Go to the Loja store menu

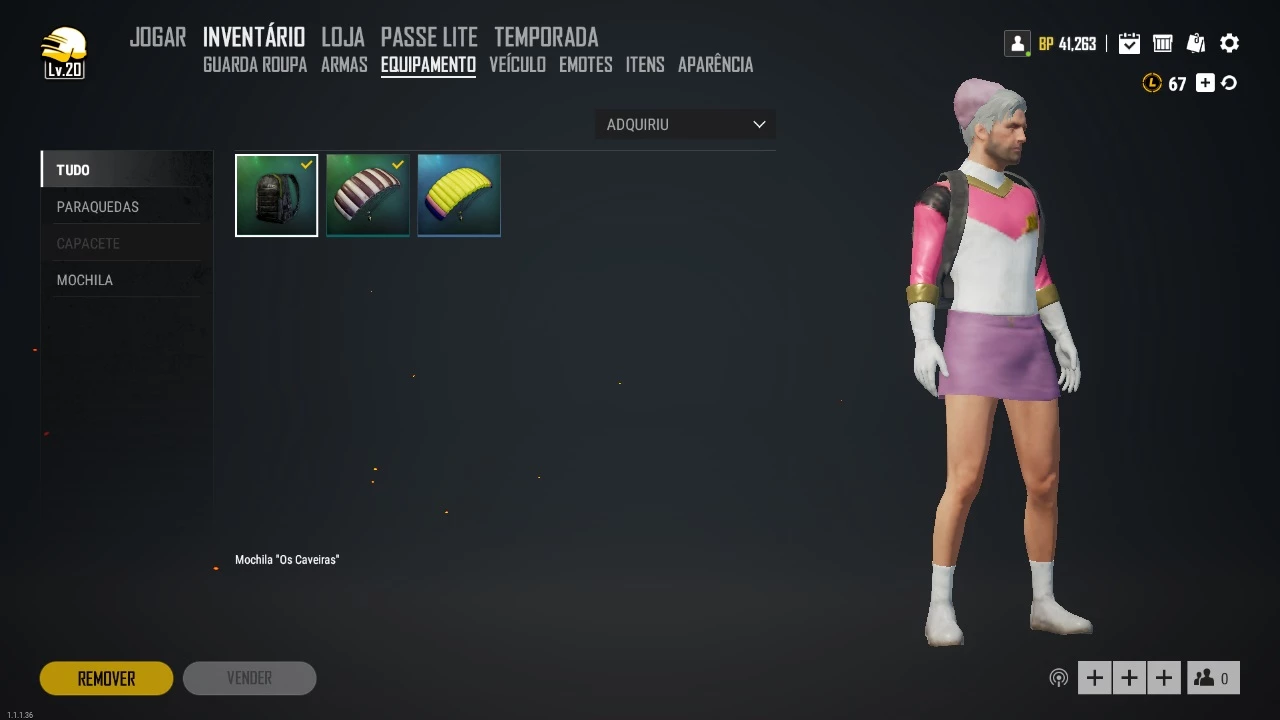(x=342, y=38)
